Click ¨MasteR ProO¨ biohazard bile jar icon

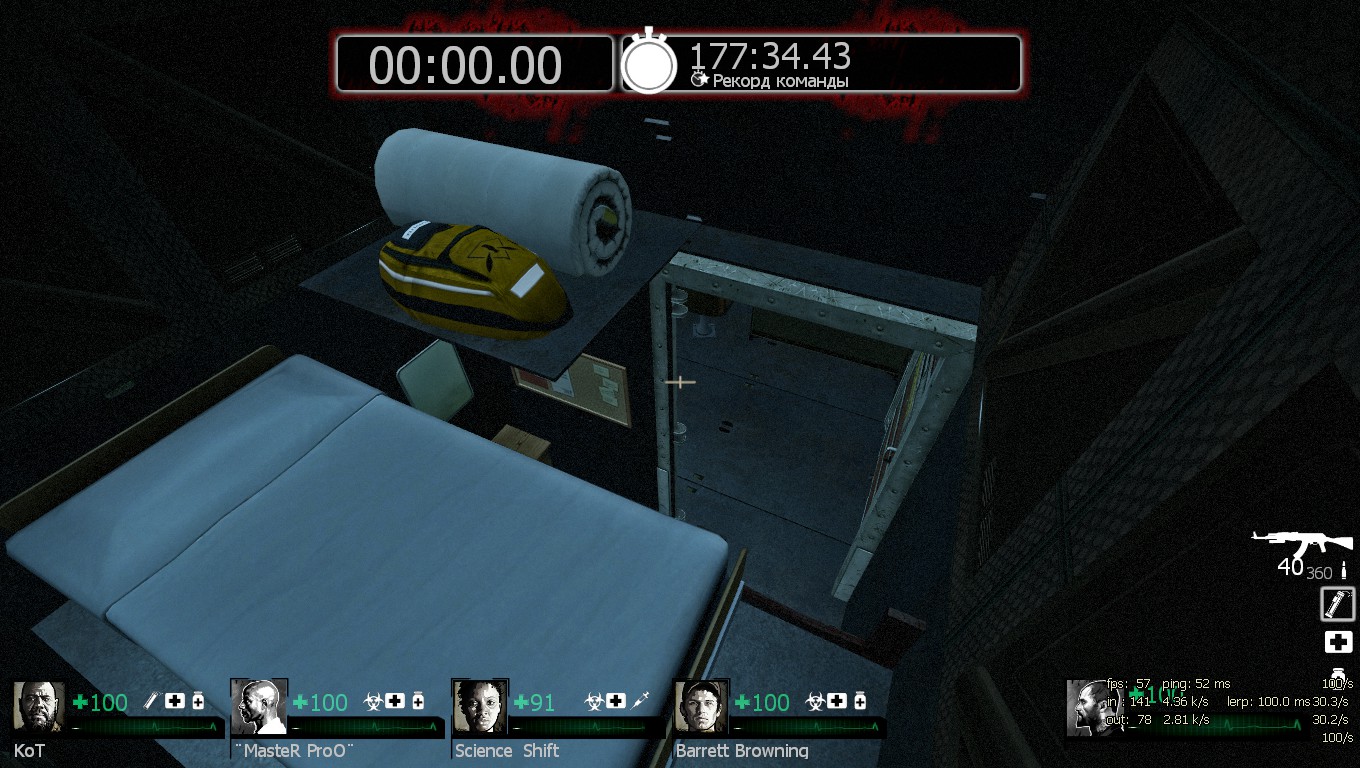(x=373, y=701)
